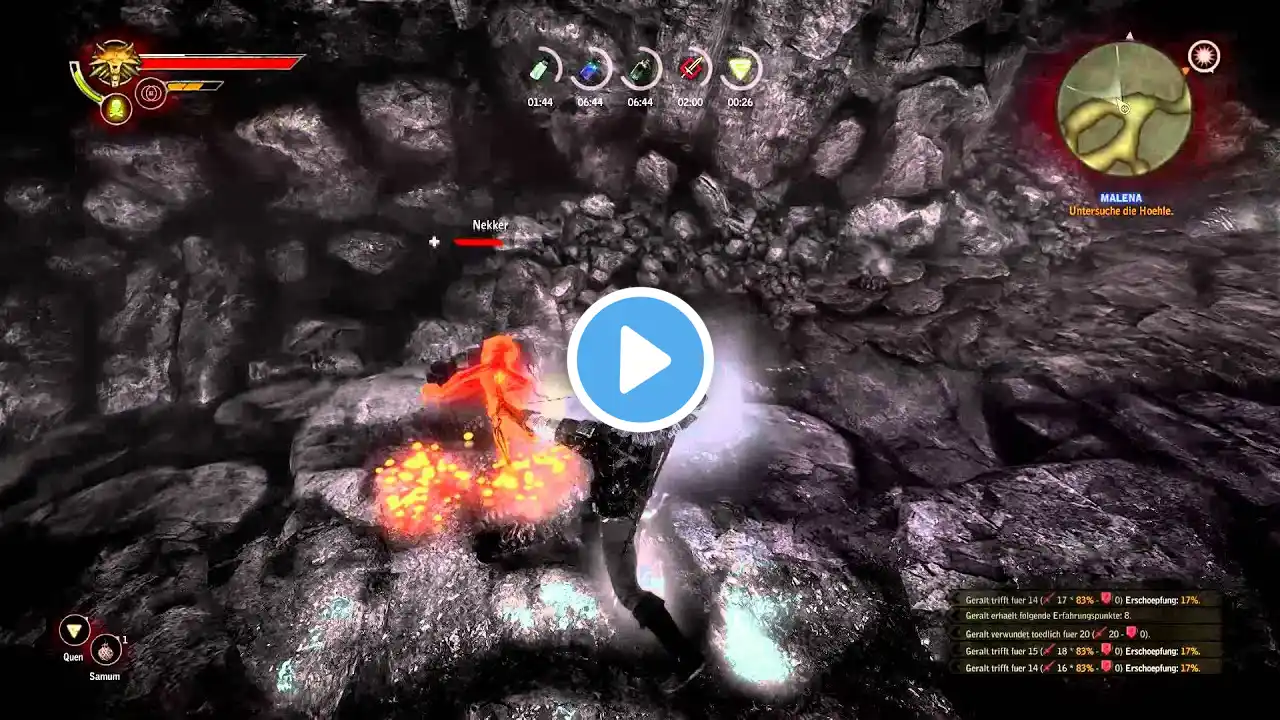The height and width of the screenshot is (720, 1280).
Task: Click the light green potion buff icon
Action: tap(540, 69)
